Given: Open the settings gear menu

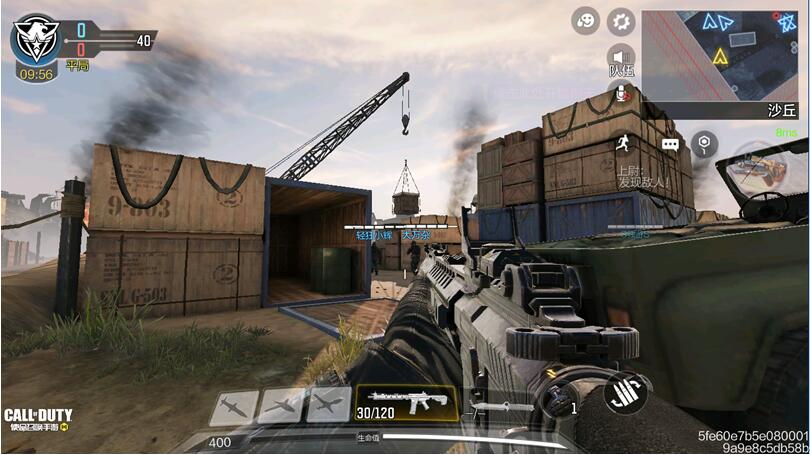Looking at the screenshot, I should [x=622, y=20].
